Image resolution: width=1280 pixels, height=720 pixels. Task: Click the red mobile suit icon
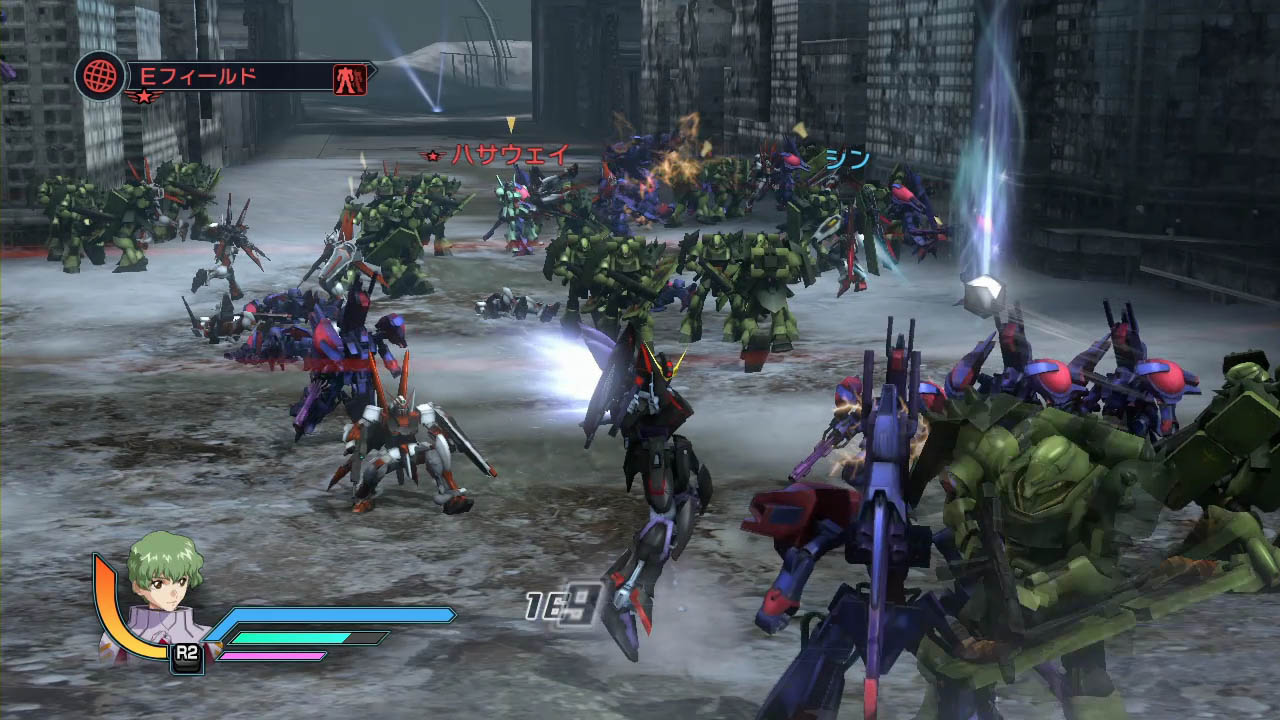tap(350, 78)
